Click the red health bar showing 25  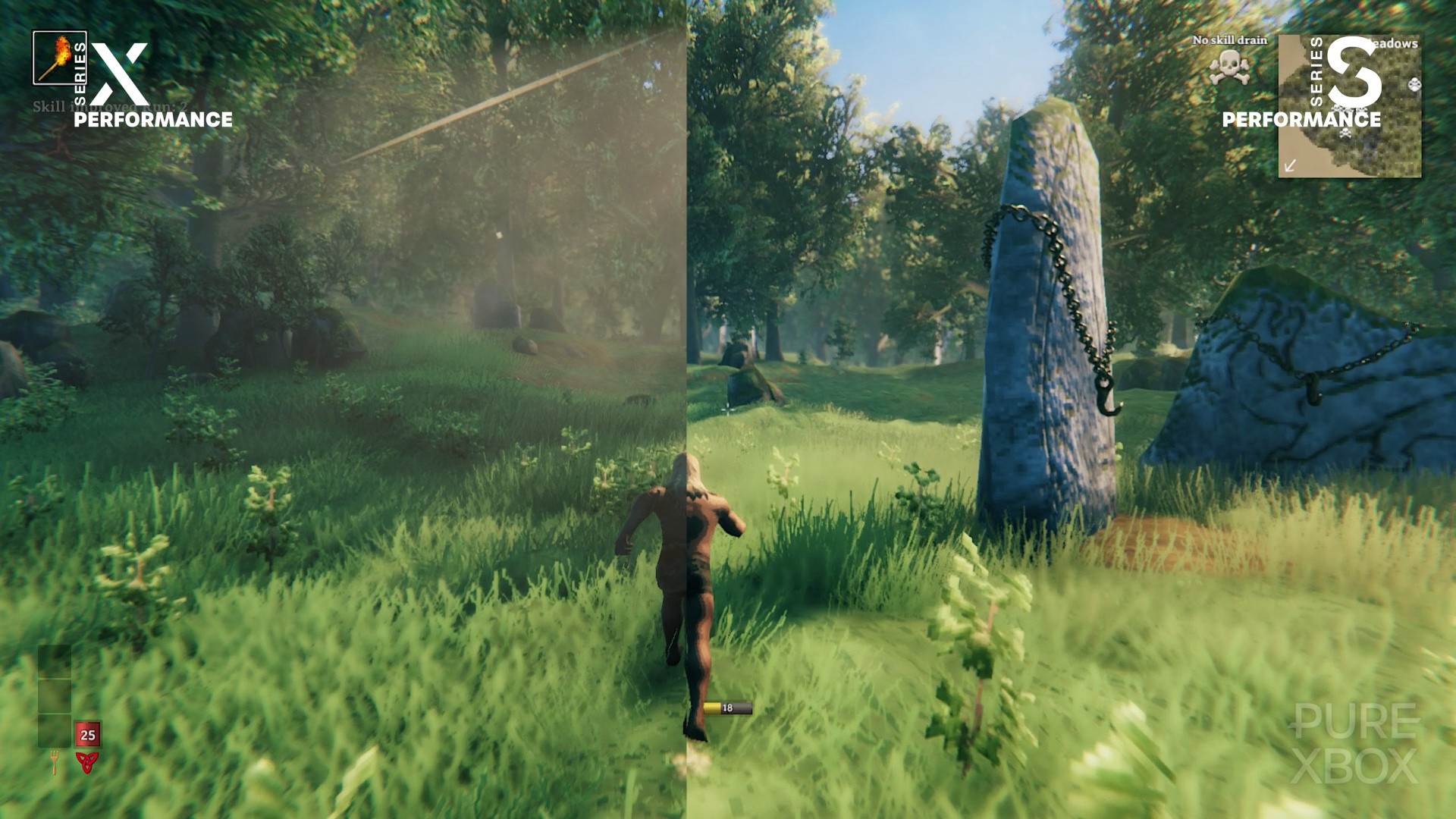(x=86, y=734)
